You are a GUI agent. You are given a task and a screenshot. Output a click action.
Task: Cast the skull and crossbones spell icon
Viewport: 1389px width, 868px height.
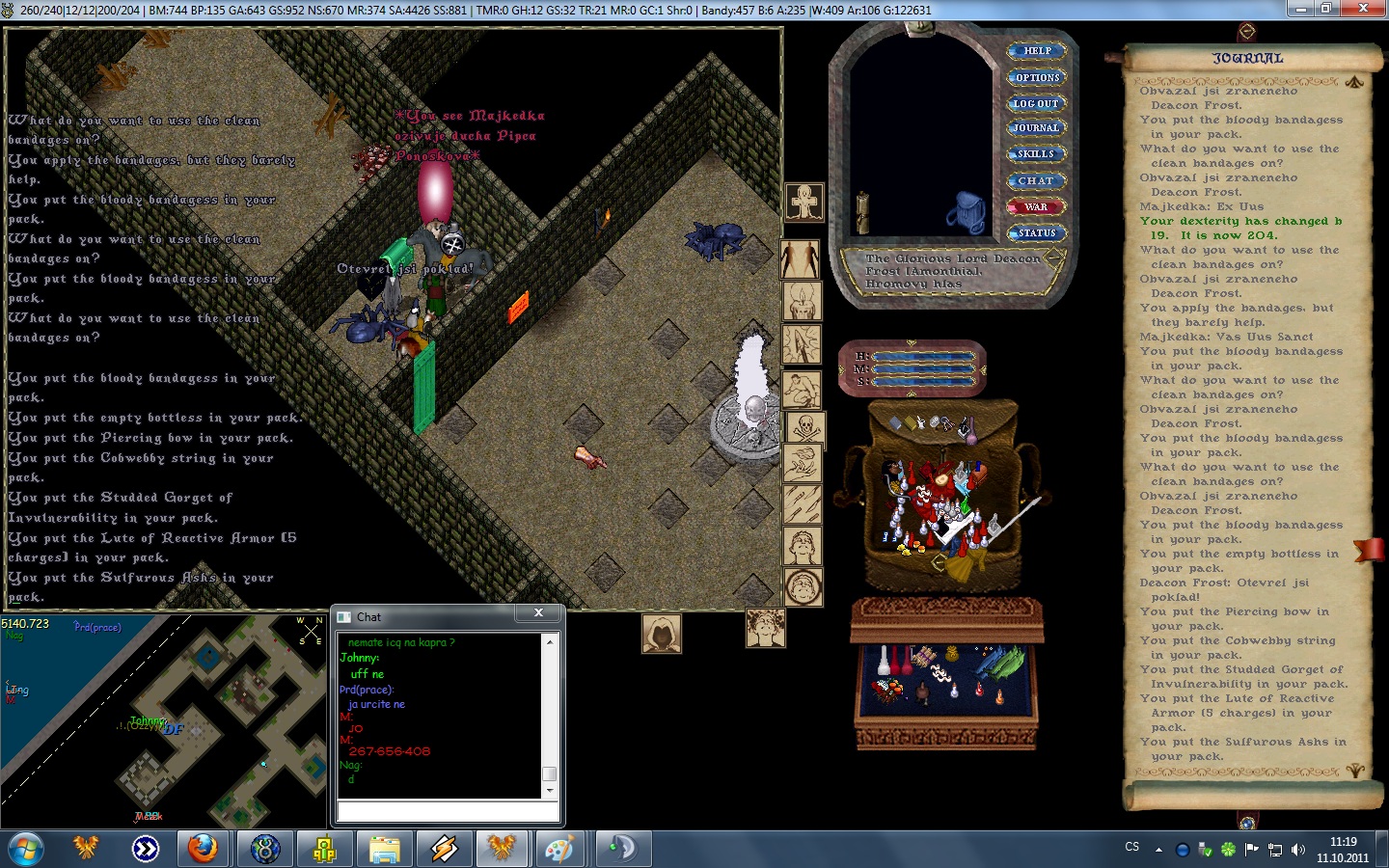[804, 425]
